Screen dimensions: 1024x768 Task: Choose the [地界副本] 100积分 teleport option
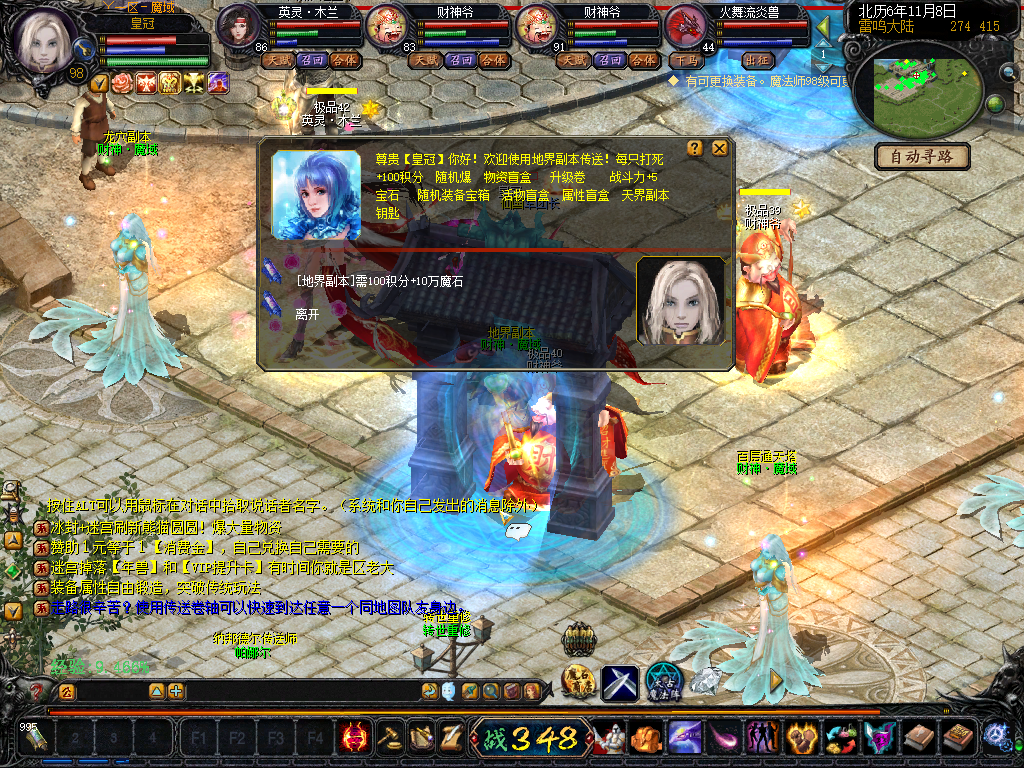click(x=379, y=281)
